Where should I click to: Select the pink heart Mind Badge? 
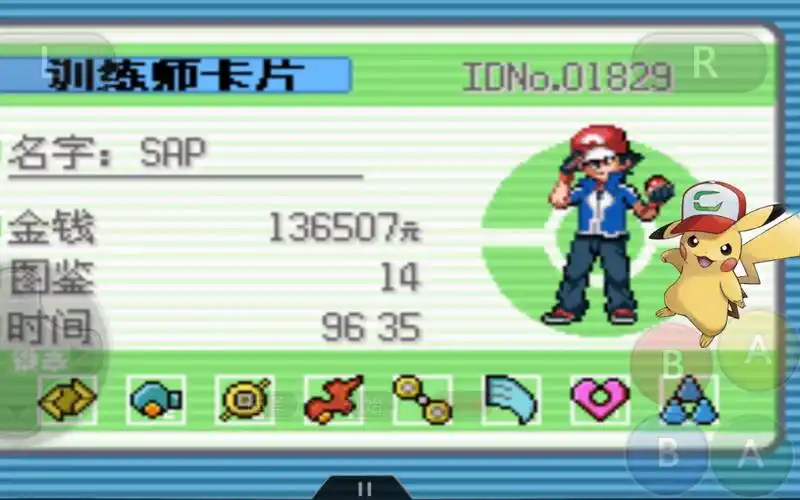600,400
